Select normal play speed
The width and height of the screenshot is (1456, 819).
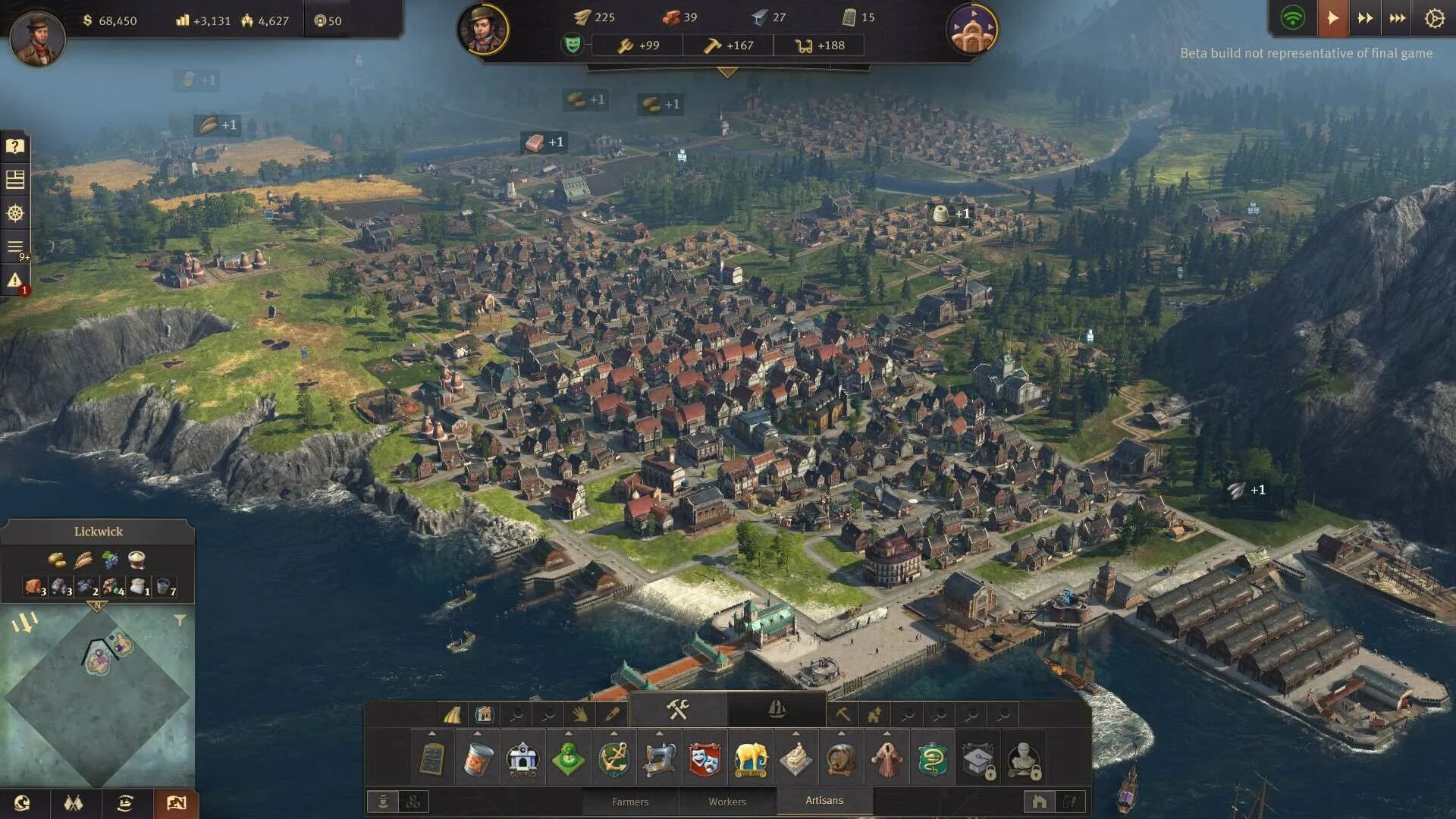click(1332, 18)
